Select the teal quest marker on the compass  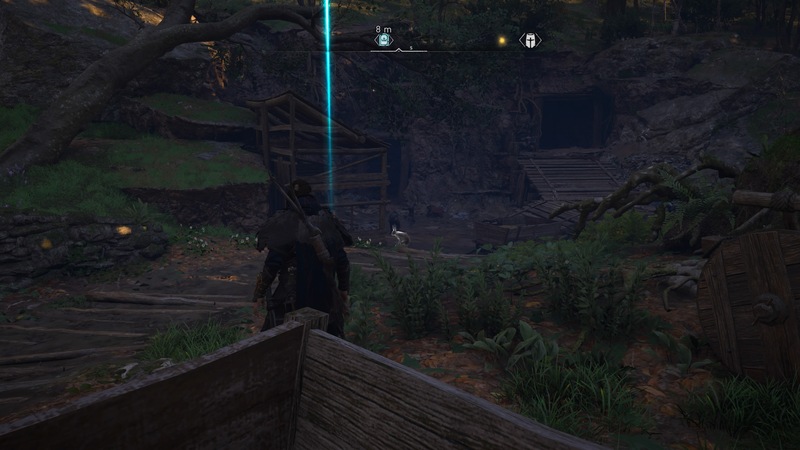click(383, 41)
